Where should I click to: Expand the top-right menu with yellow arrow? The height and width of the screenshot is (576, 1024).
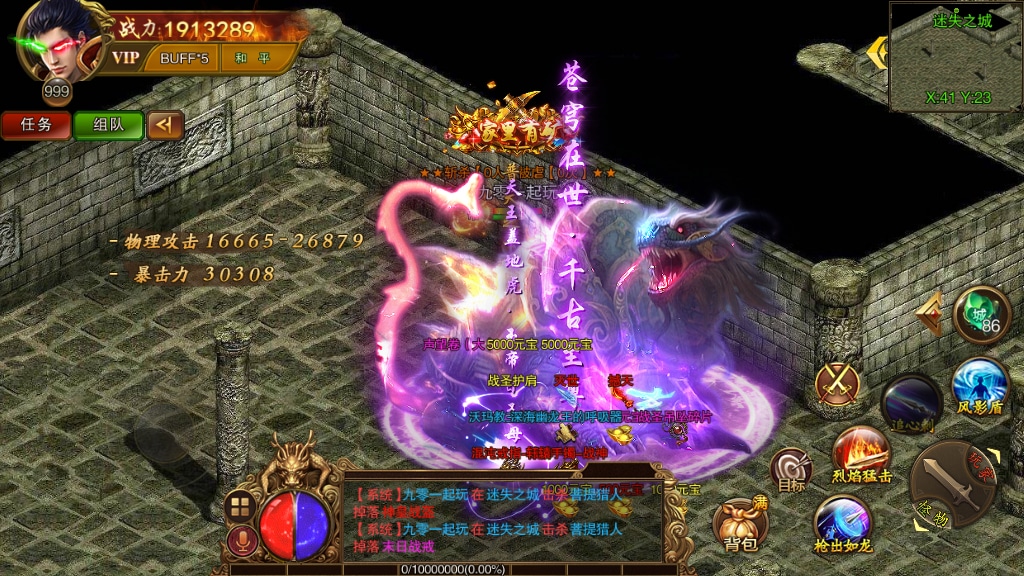[x=877, y=52]
